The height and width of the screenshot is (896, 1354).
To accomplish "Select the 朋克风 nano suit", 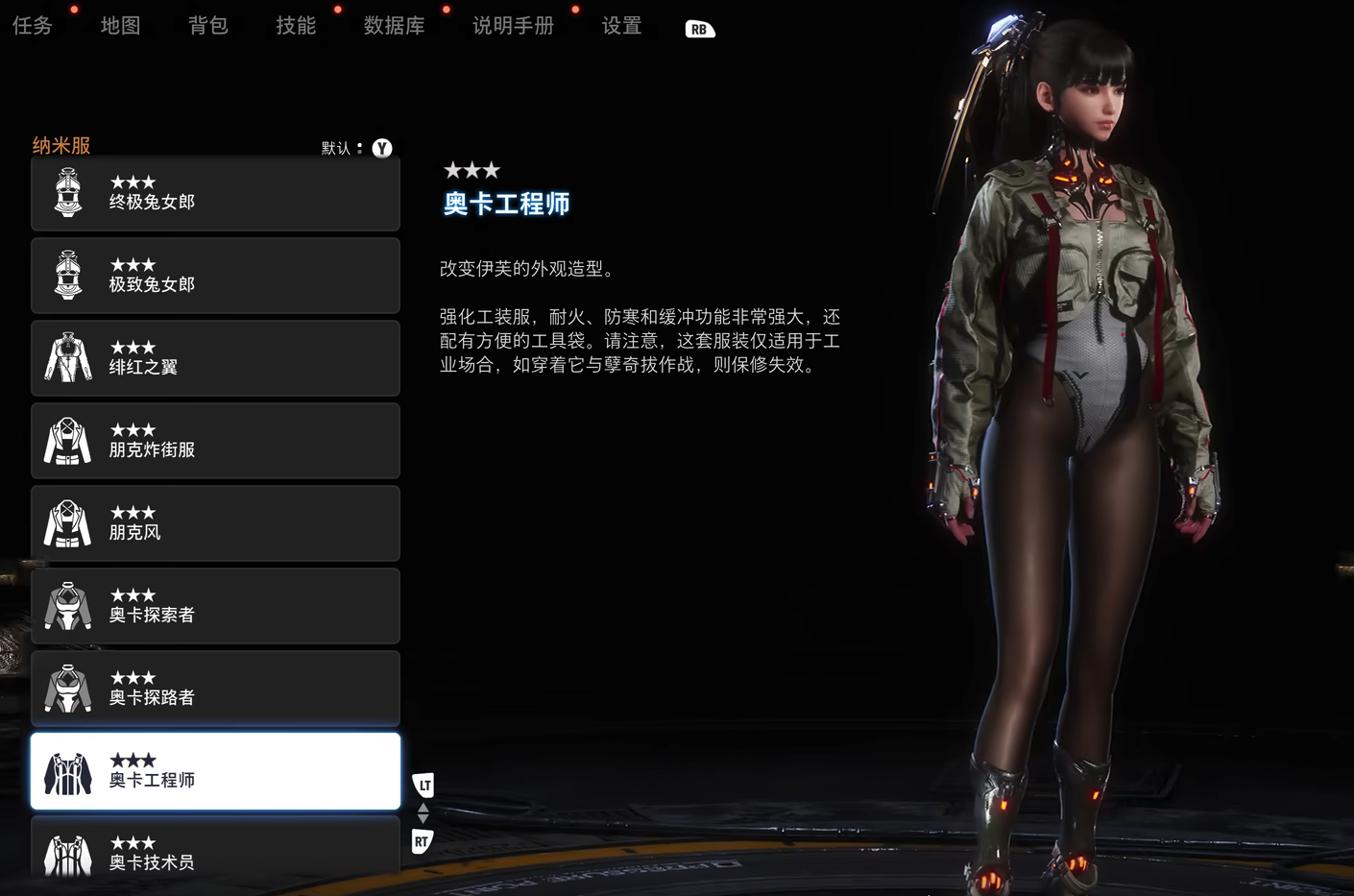I will tap(215, 524).
